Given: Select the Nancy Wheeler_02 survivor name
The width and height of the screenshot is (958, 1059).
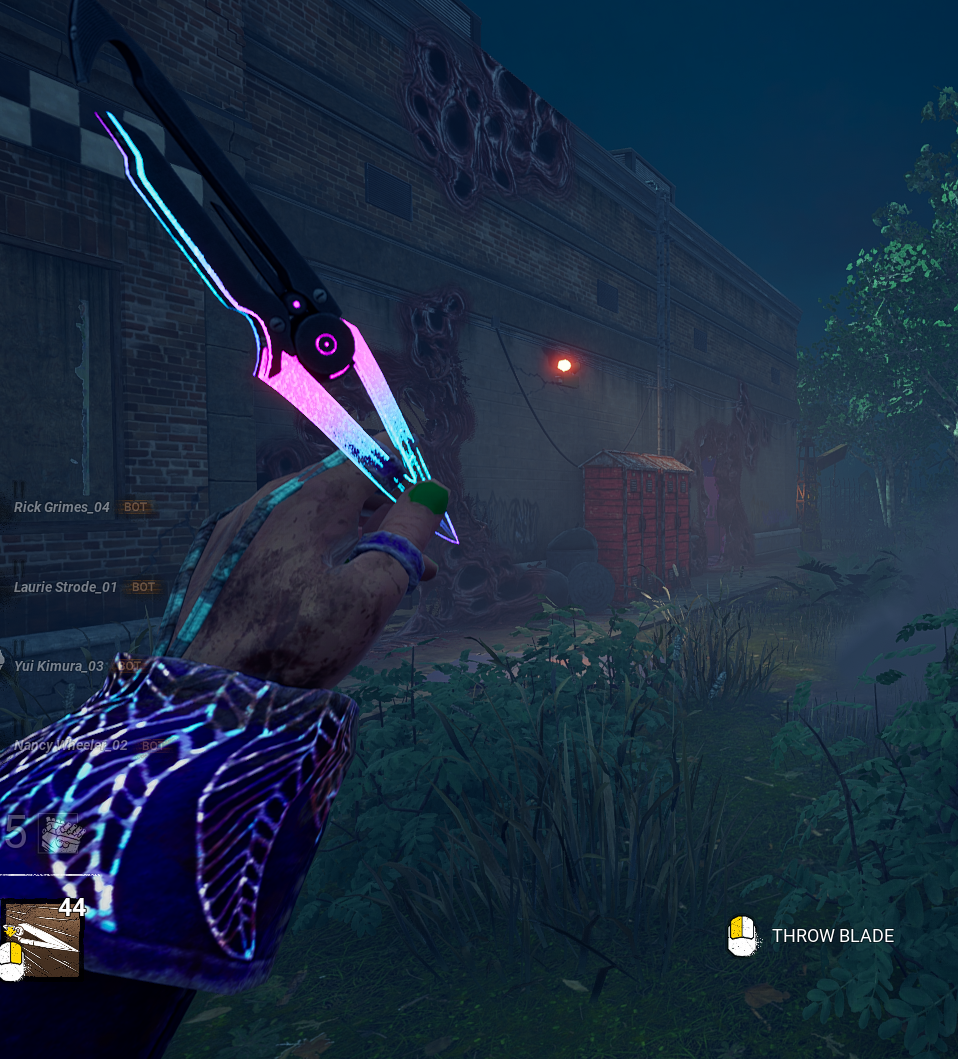Looking at the screenshot, I should coord(71,745).
